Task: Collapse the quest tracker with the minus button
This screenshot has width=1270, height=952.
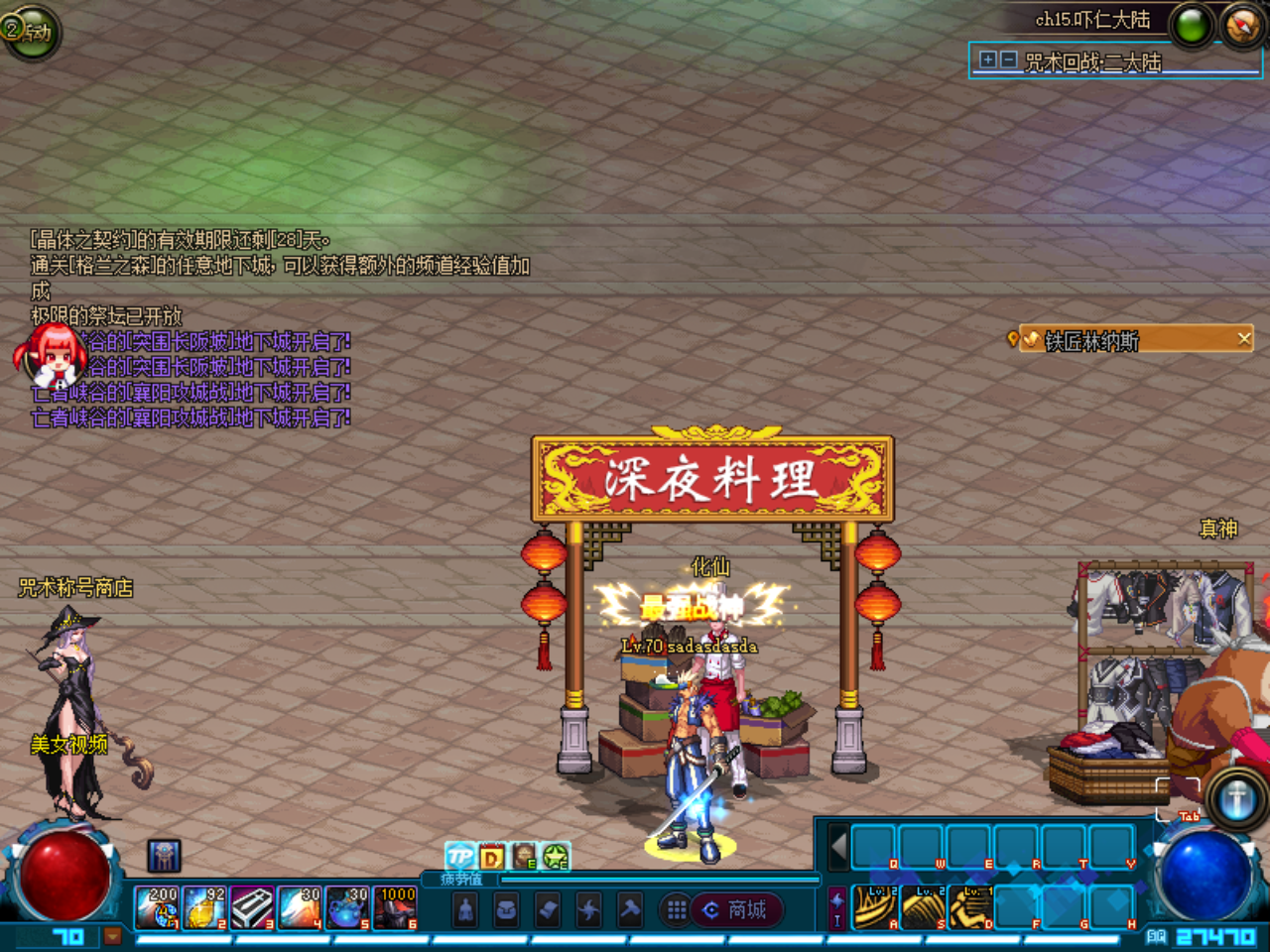Action: click(1007, 59)
